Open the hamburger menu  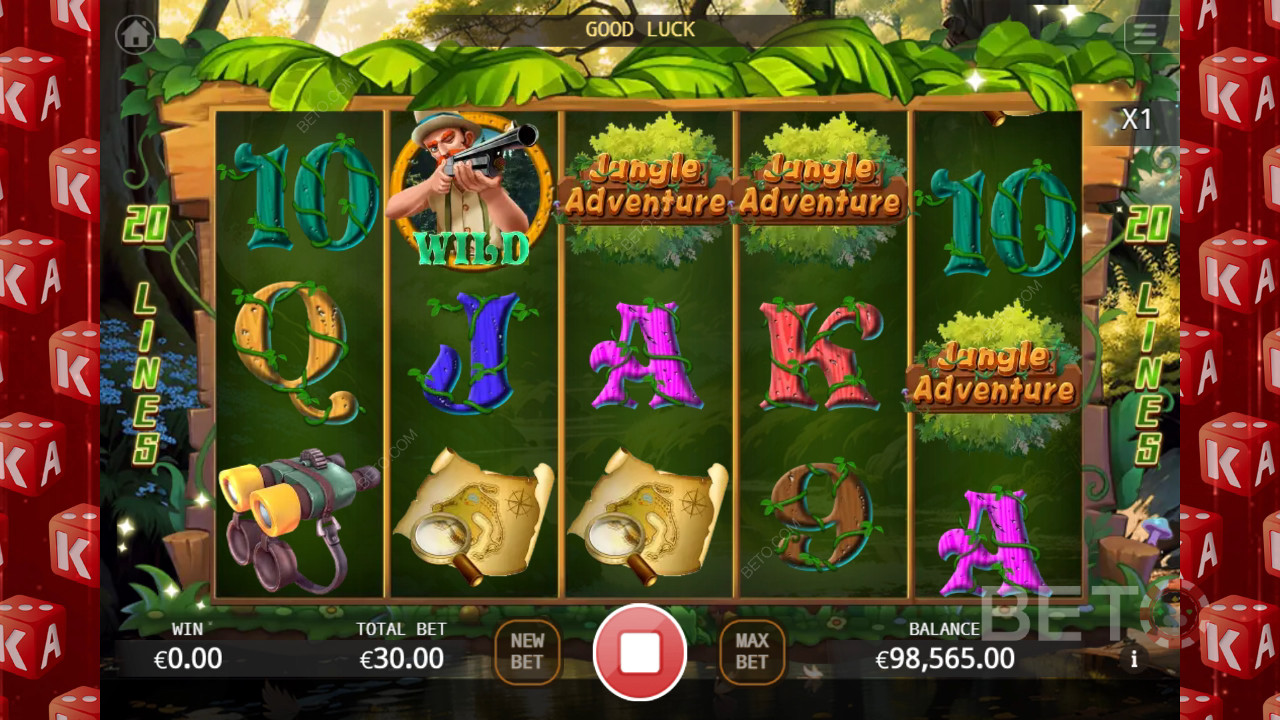click(x=1145, y=34)
